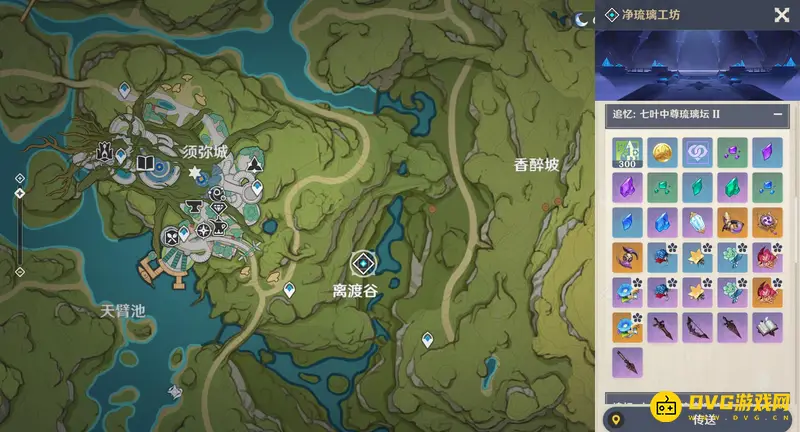Select the Adventure EXP 300 reward
Screen dimensions: 800x432
[627, 152]
